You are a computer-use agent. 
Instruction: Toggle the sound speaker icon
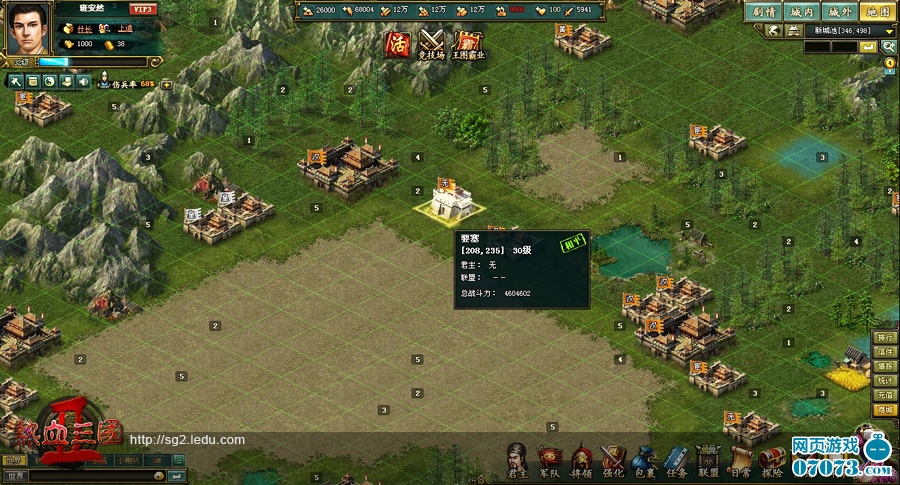coord(84,81)
